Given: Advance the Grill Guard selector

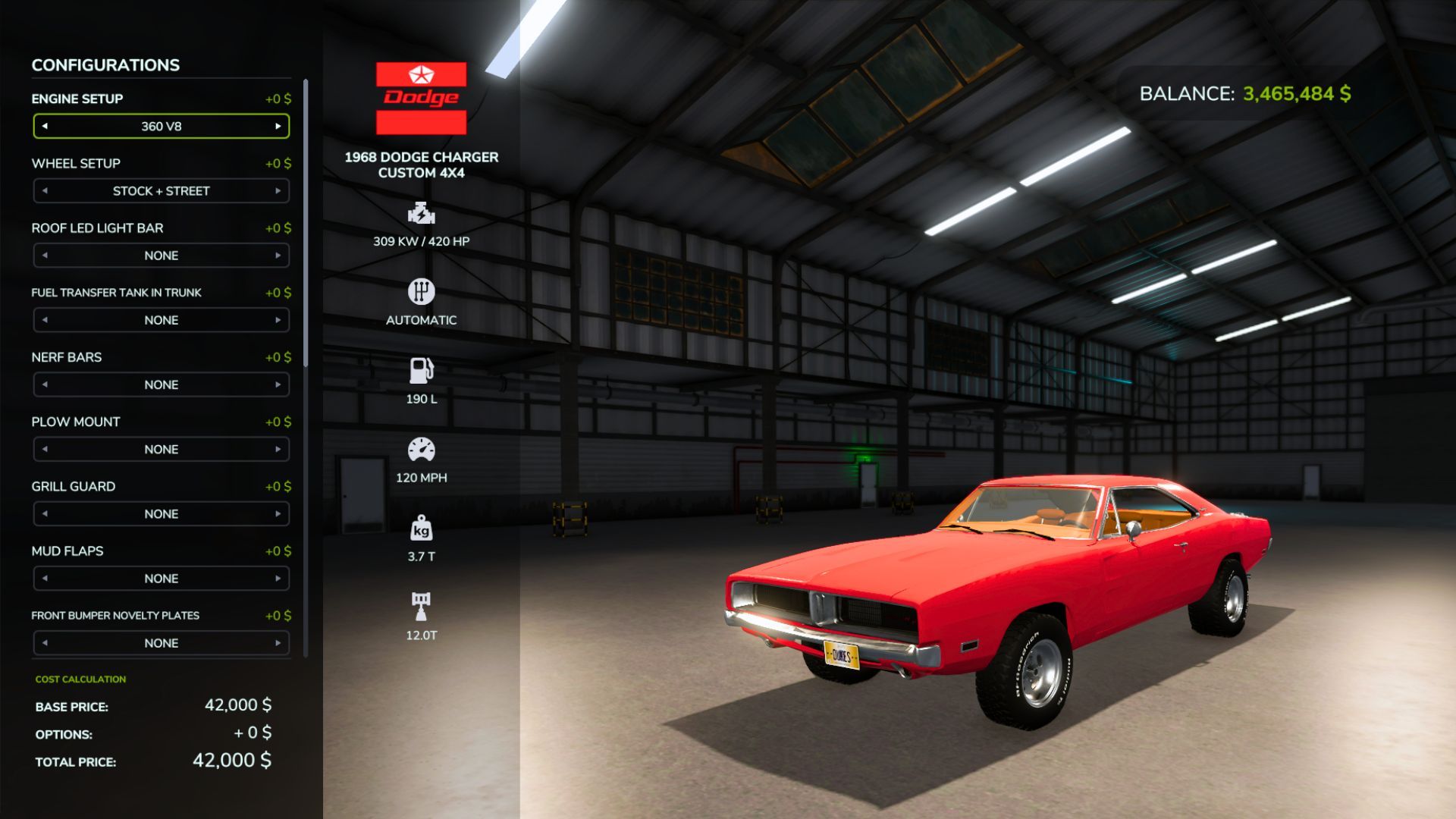Looking at the screenshot, I should point(280,513).
